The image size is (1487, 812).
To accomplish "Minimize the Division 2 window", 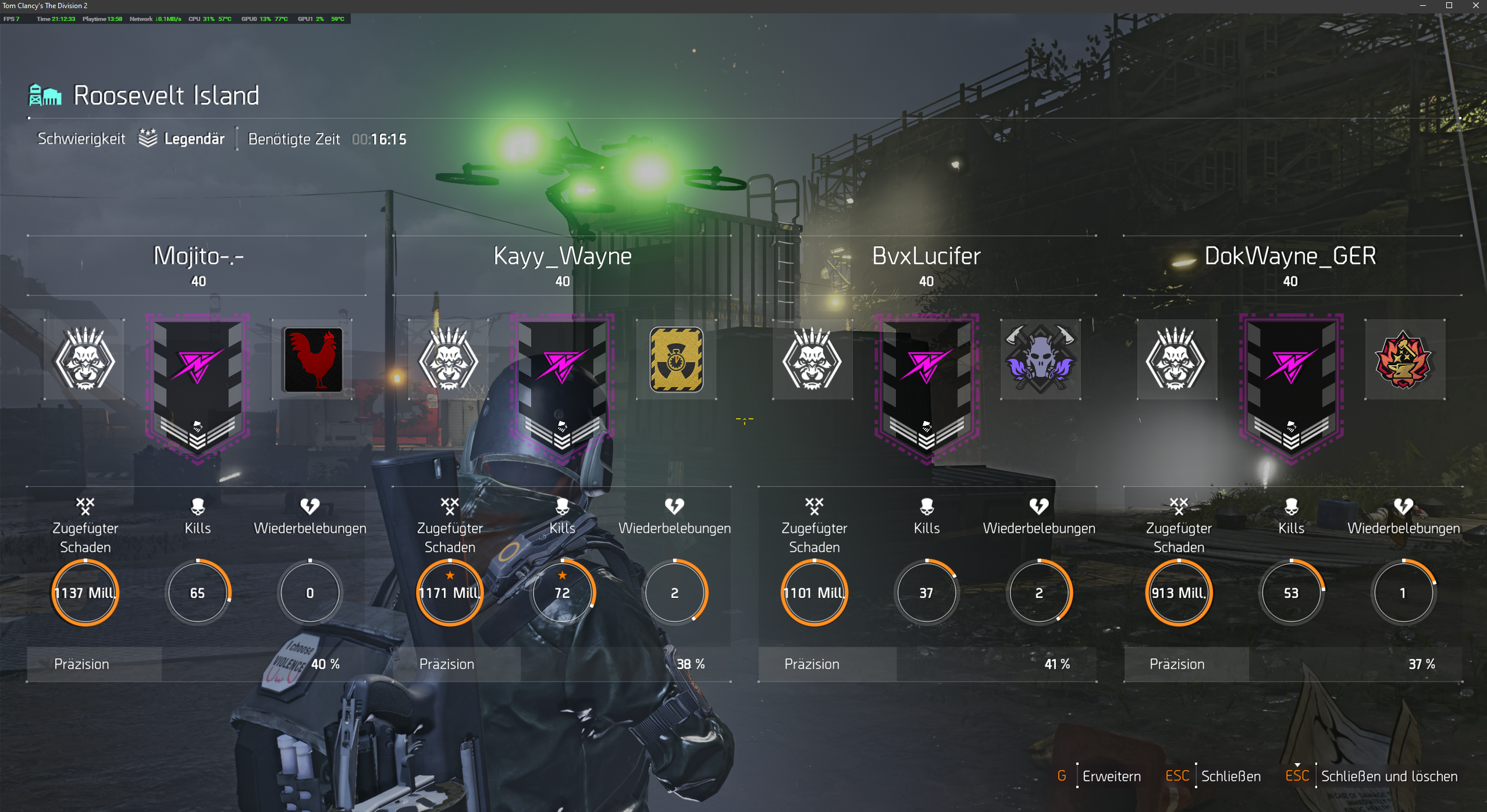I will (1423, 6).
